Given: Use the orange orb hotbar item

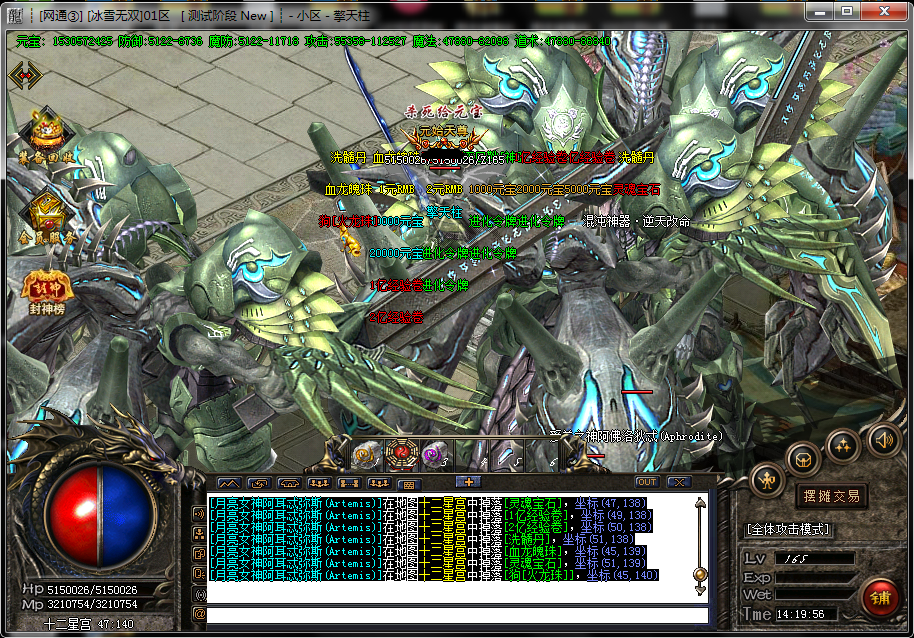Looking at the screenshot, I should click(x=365, y=455).
